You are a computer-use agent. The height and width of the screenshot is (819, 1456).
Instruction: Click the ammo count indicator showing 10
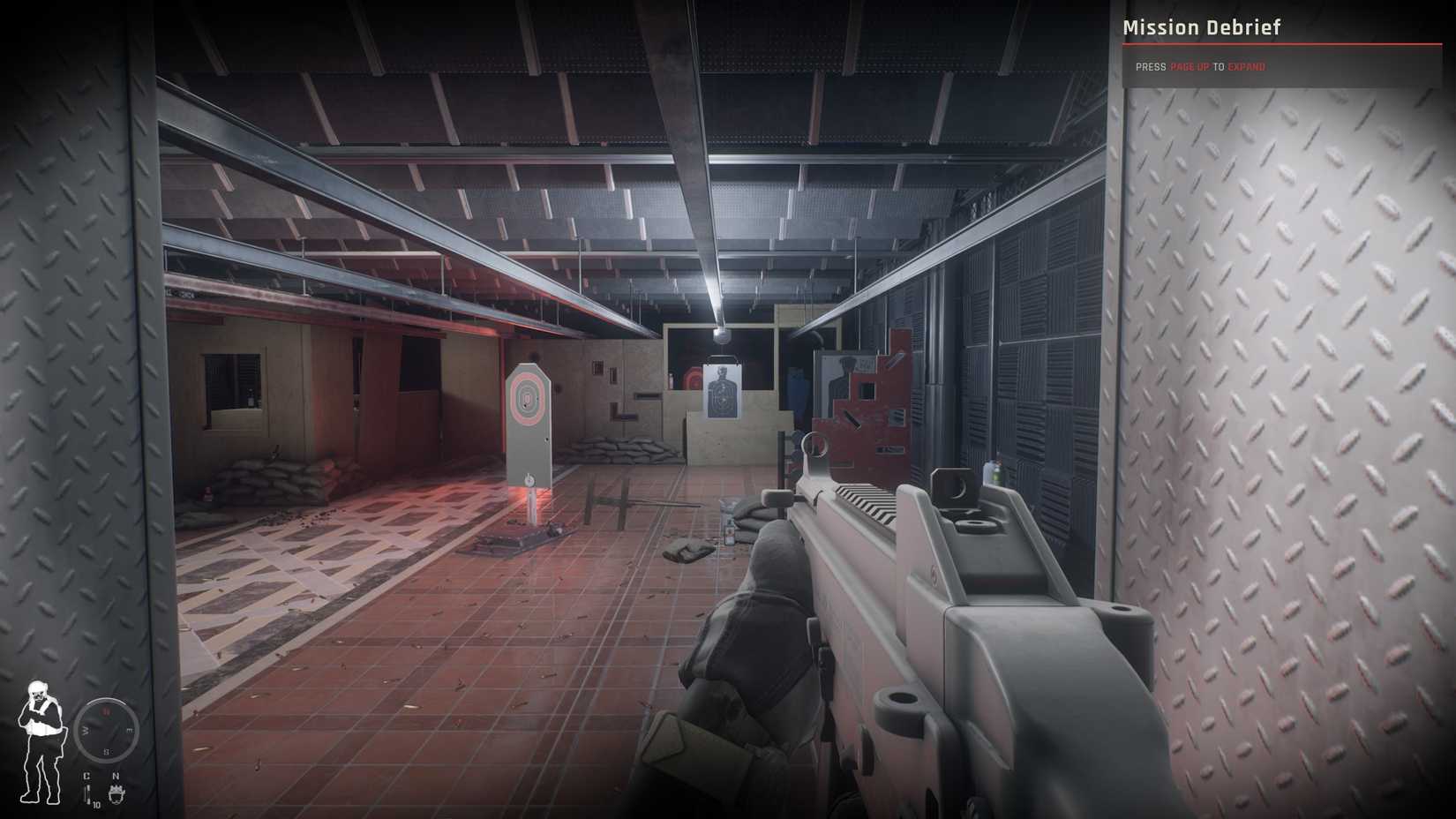pos(97,805)
